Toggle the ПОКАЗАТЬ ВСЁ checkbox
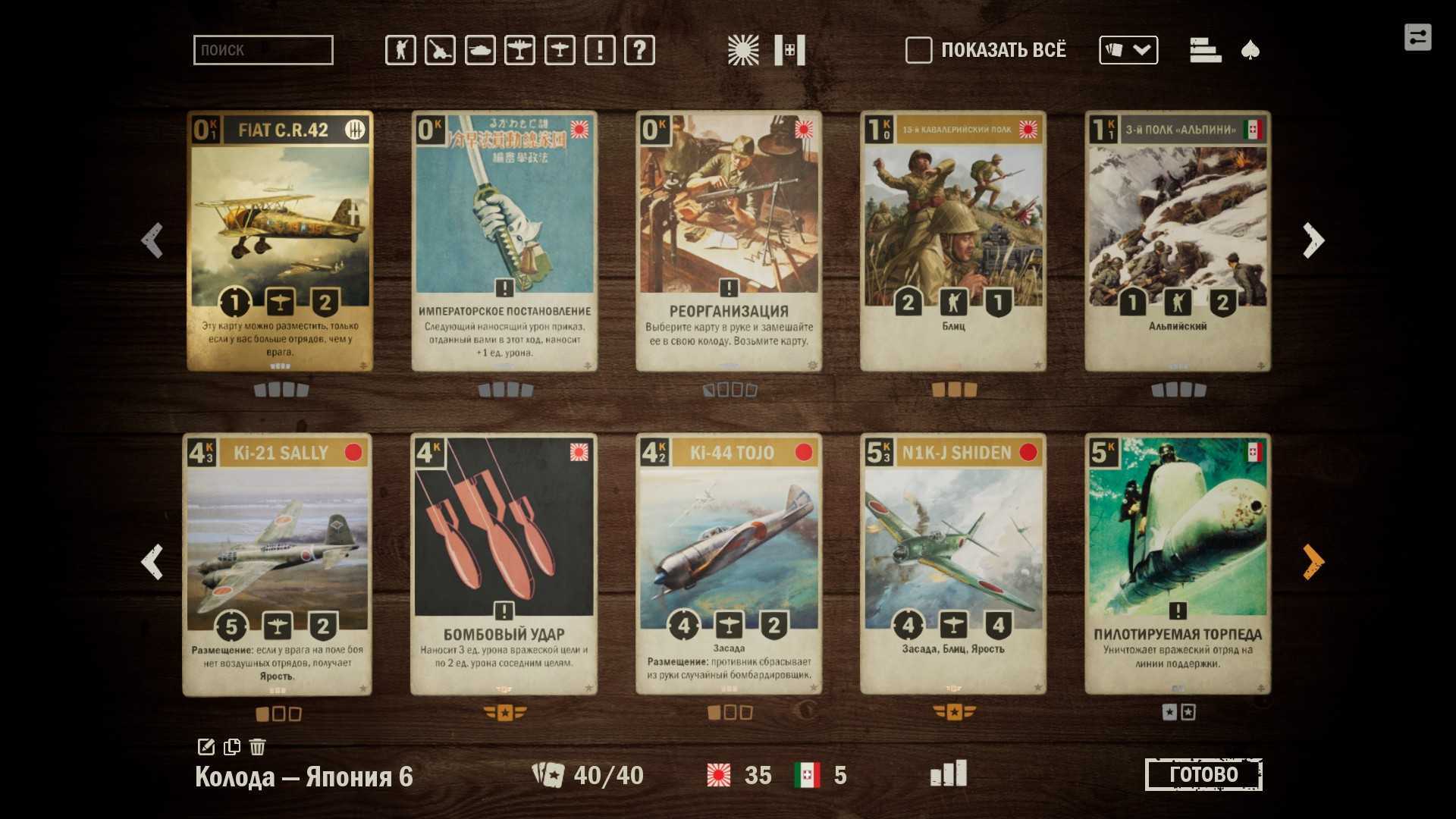Screen dimensions: 1456x819 click(918, 50)
